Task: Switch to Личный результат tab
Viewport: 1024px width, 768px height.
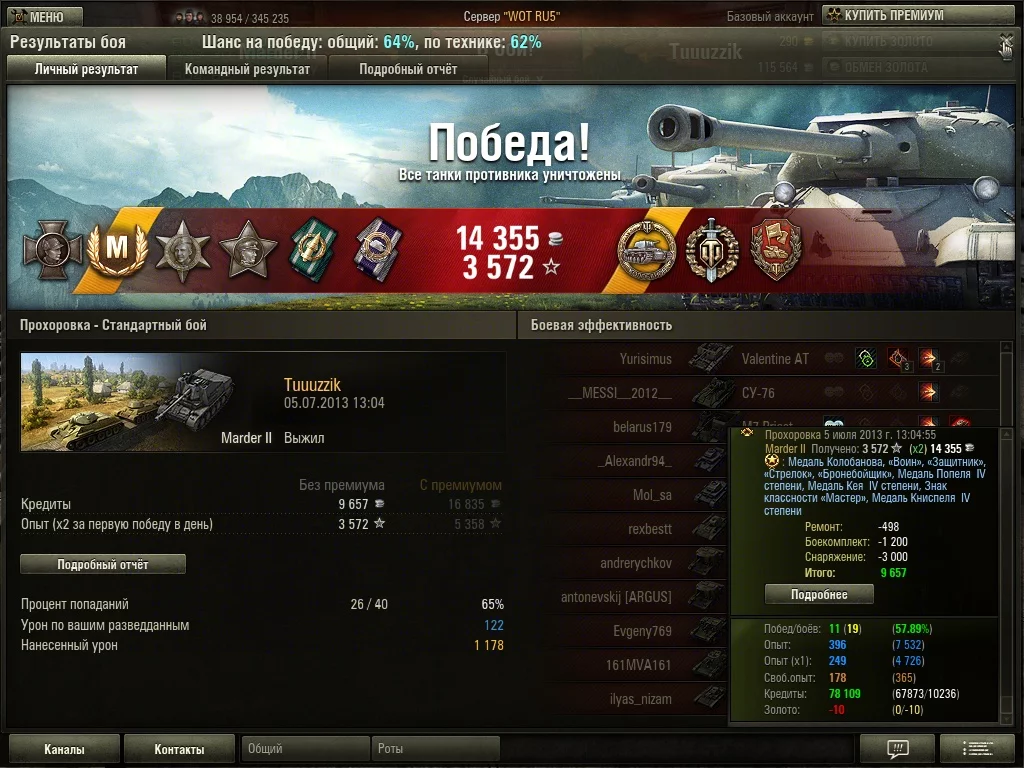Action: pyautogui.click(x=85, y=69)
